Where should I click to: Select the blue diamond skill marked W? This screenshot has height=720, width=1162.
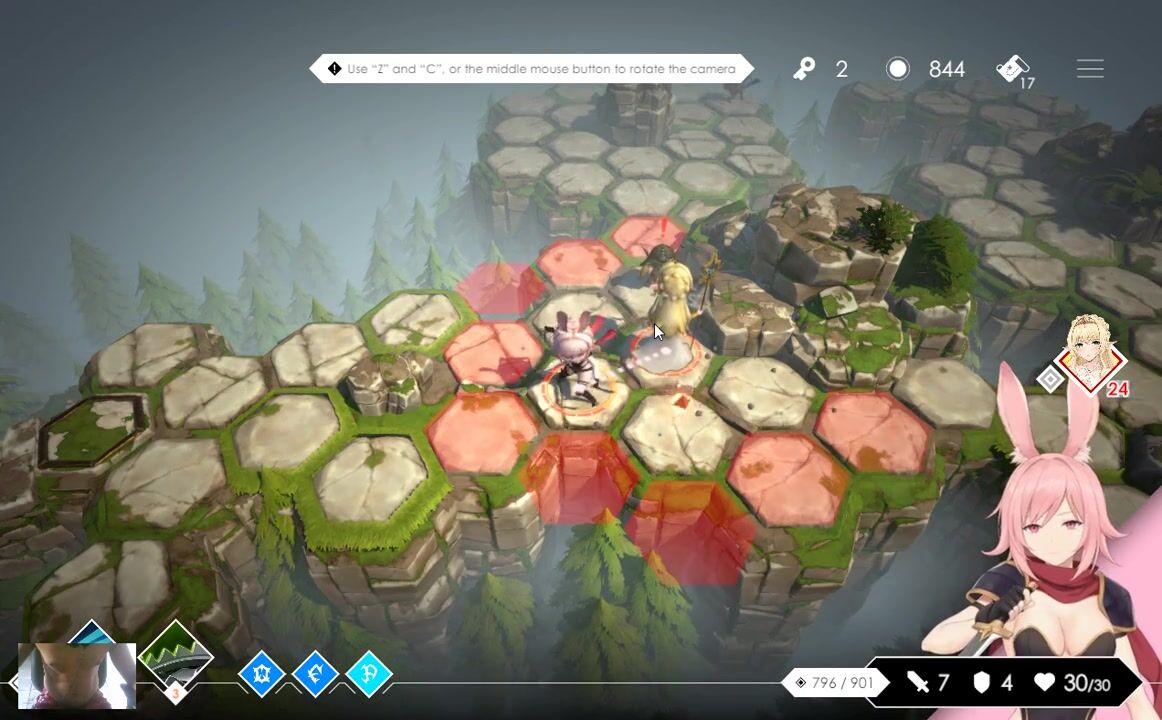(262, 675)
